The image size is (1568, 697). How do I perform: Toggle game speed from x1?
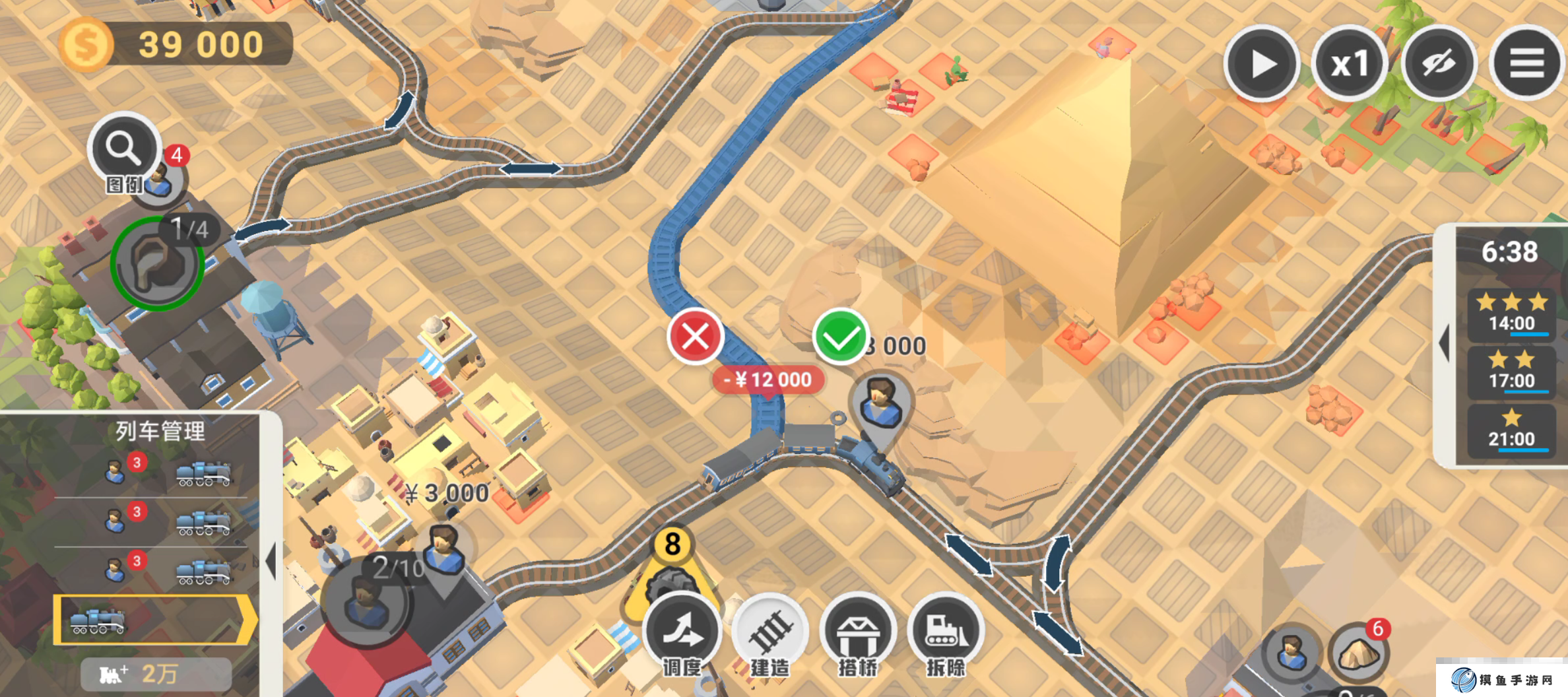click(1352, 63)
